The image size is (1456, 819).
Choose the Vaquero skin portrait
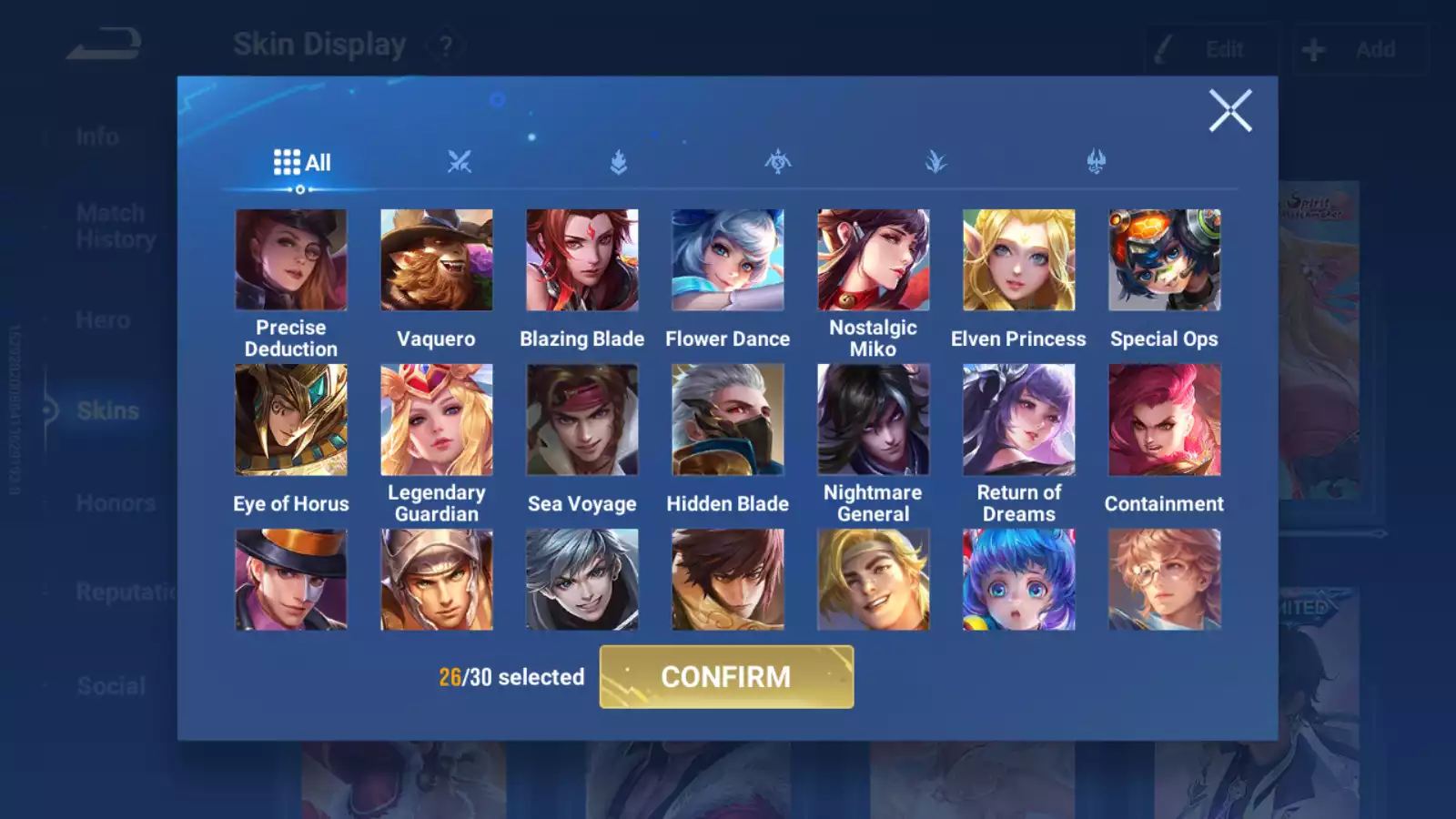(x=437, y=260)
